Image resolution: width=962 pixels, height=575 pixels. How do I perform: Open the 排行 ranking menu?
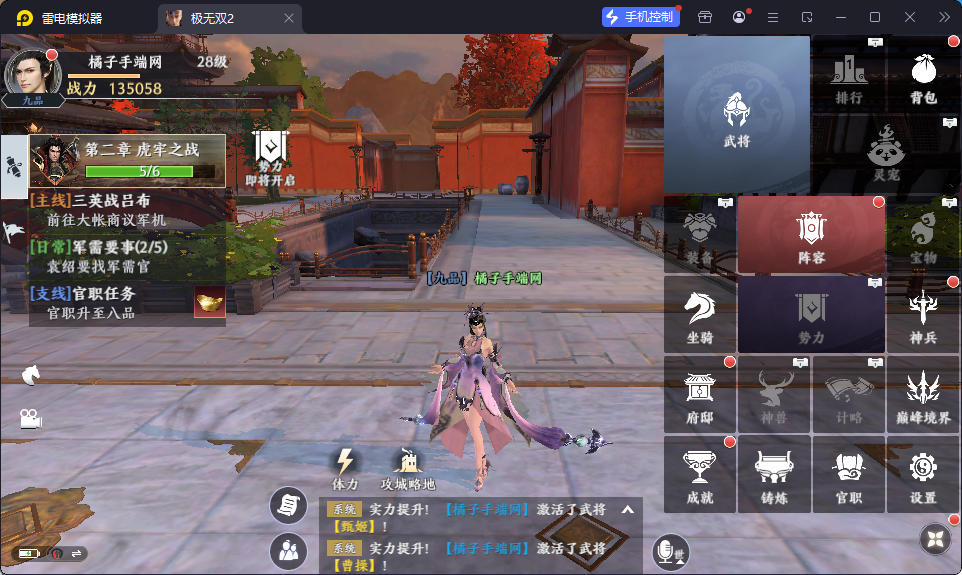(x=848, y=78)
